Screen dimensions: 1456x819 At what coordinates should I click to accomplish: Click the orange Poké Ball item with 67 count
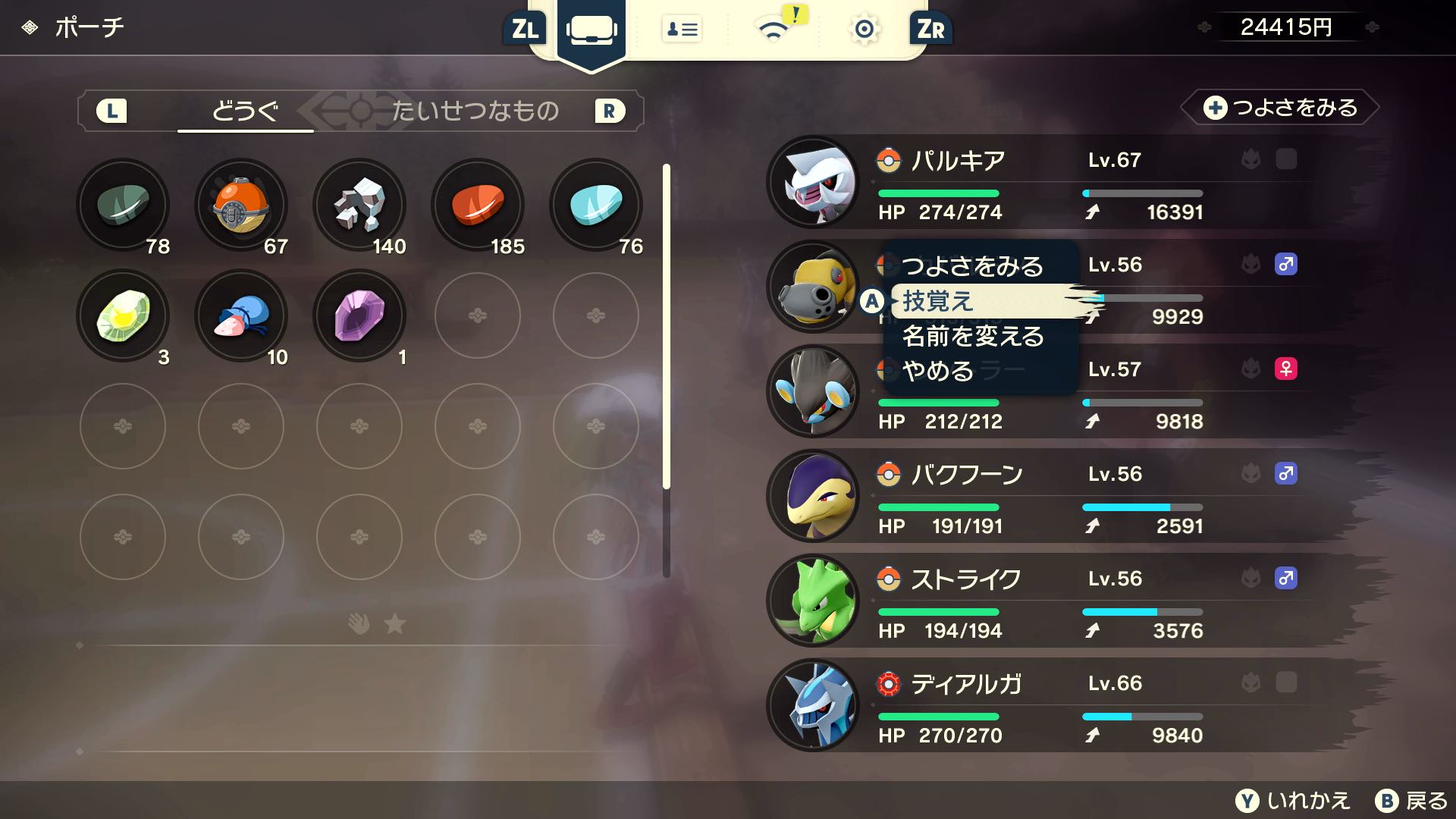[x=241, y=205]
